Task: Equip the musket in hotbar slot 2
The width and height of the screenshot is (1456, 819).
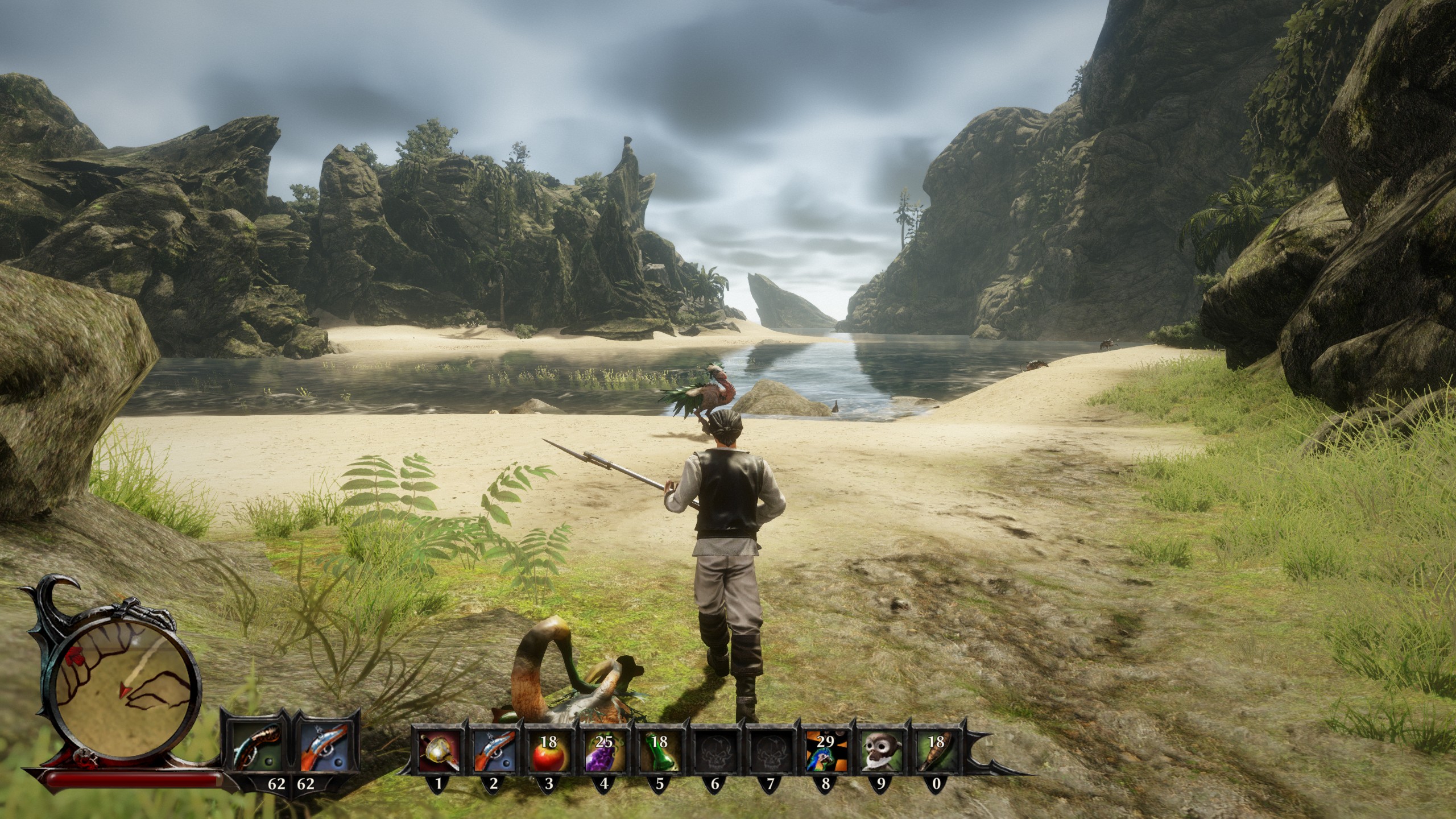Action: tap(493, 754)
